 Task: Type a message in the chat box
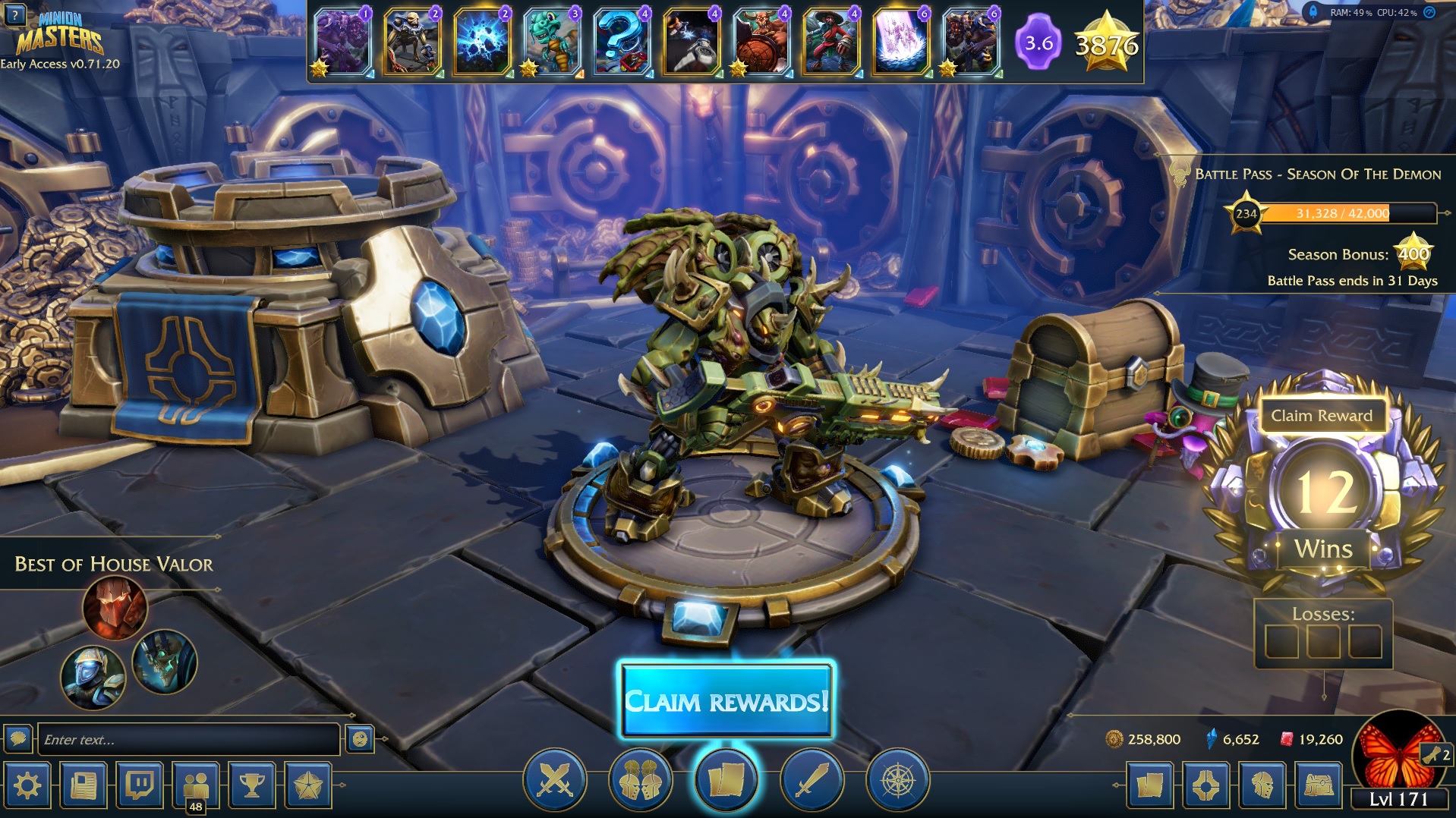[188, 739]
